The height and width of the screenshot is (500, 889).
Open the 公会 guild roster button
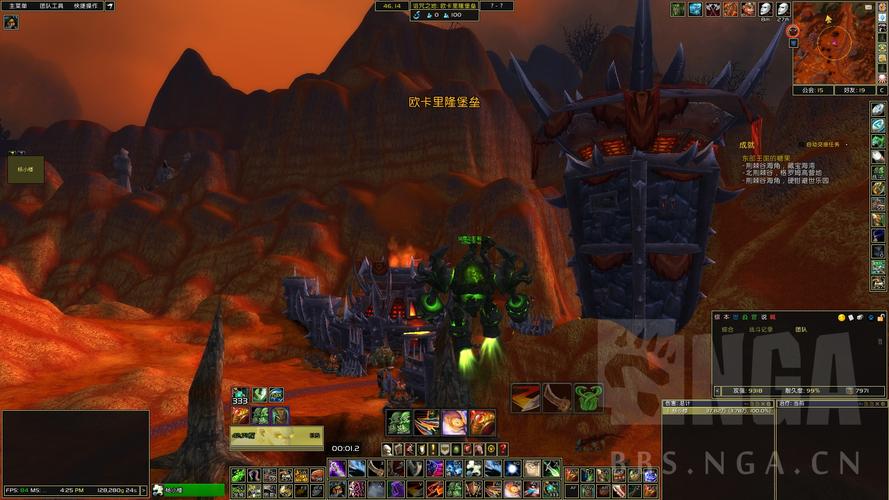pyautogui.click(x=811, y=90)
